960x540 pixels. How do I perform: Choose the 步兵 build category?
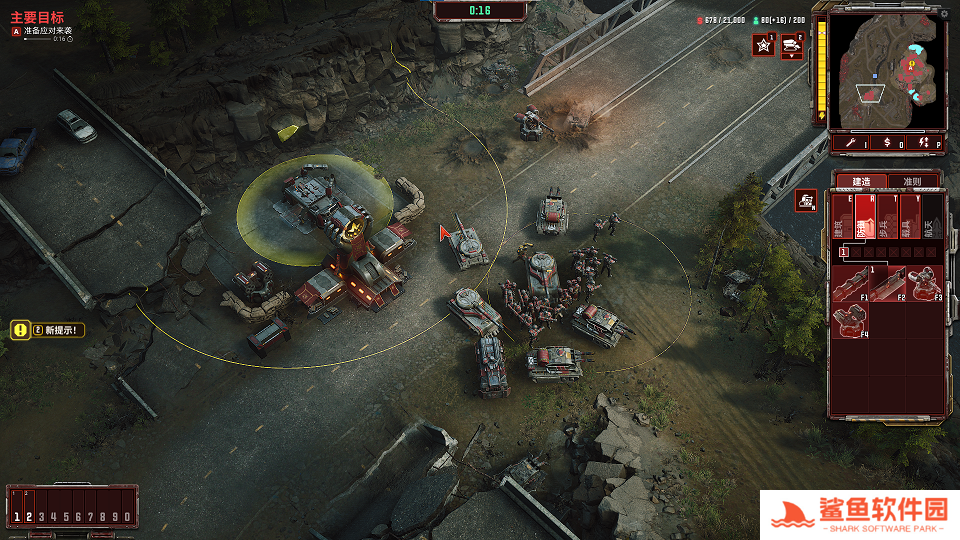(x=887, y=218)
